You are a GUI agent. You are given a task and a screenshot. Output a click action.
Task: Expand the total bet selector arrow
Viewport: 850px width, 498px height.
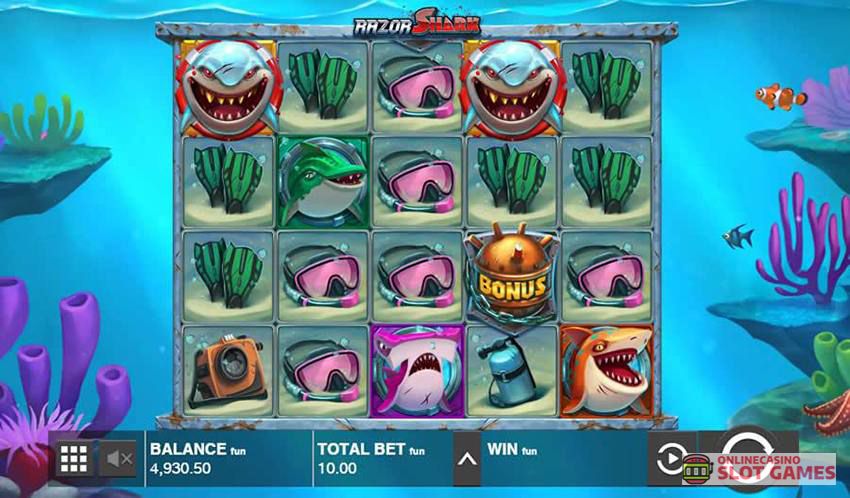[x=466, y=459]
